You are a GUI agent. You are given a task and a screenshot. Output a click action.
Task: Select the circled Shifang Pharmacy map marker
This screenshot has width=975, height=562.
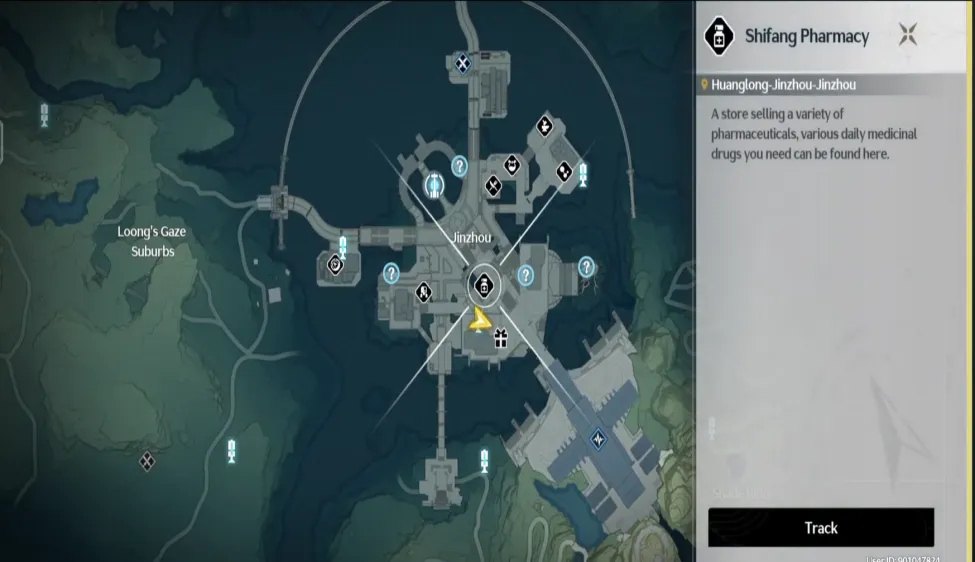click(x=484, y=287)
